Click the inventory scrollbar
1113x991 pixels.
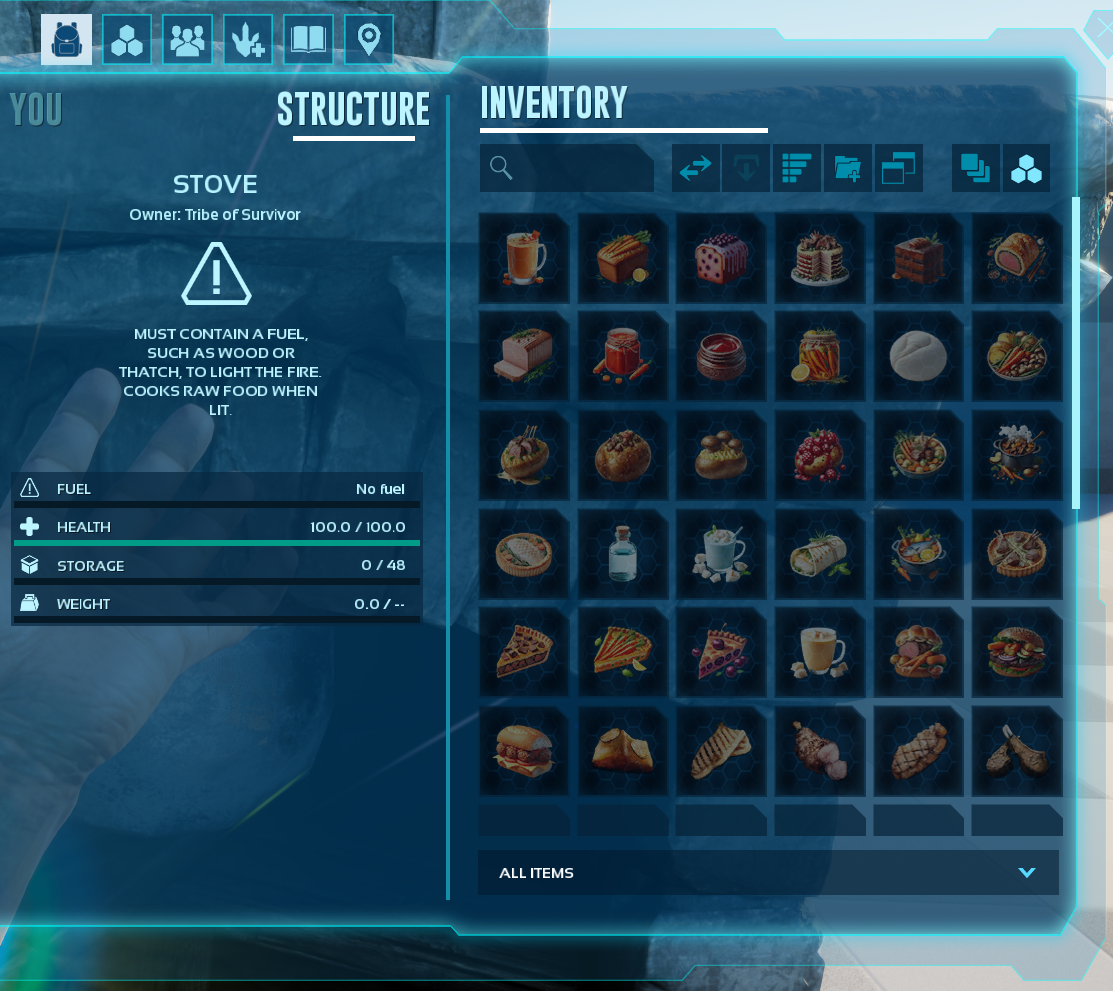[x=1076, y=352]
